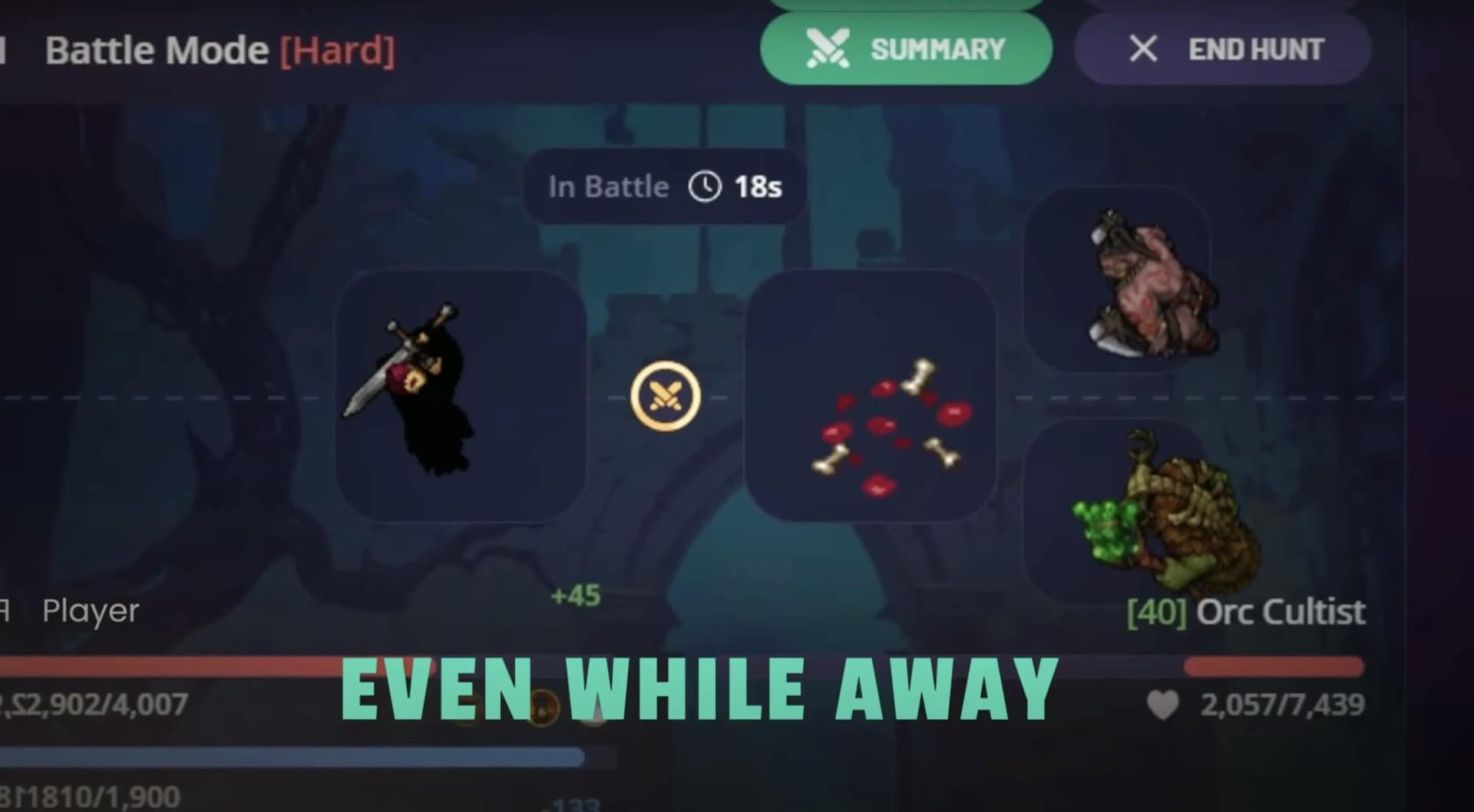The width and height of the screenshot is (1474, 812).
Task: Click the gold crossed-swords battle indicator
Action: 665,395
